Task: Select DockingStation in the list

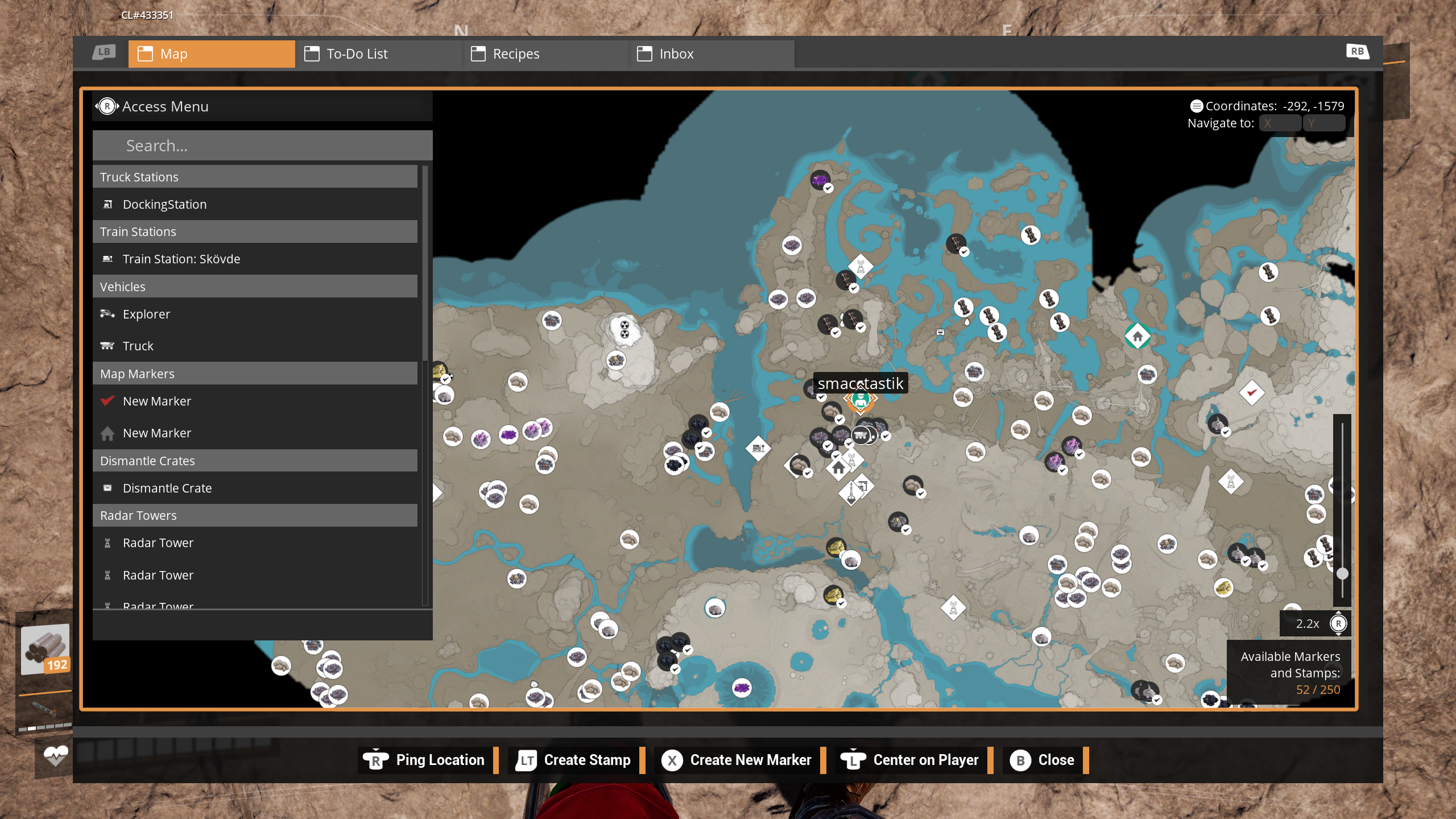Action: (164, 204)
